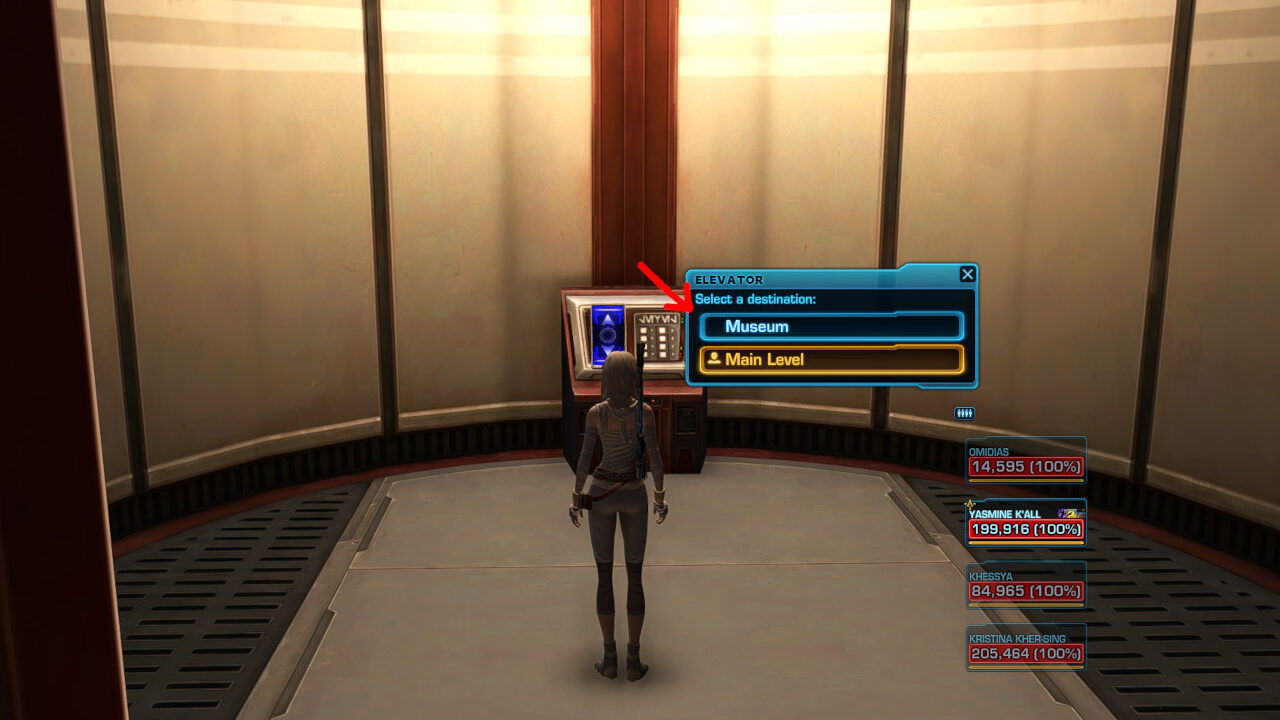Image resolution: width=1280 pixels, height=720 pixels.
Task: Click Khessya's party frame
Action: coord(1026,585)
